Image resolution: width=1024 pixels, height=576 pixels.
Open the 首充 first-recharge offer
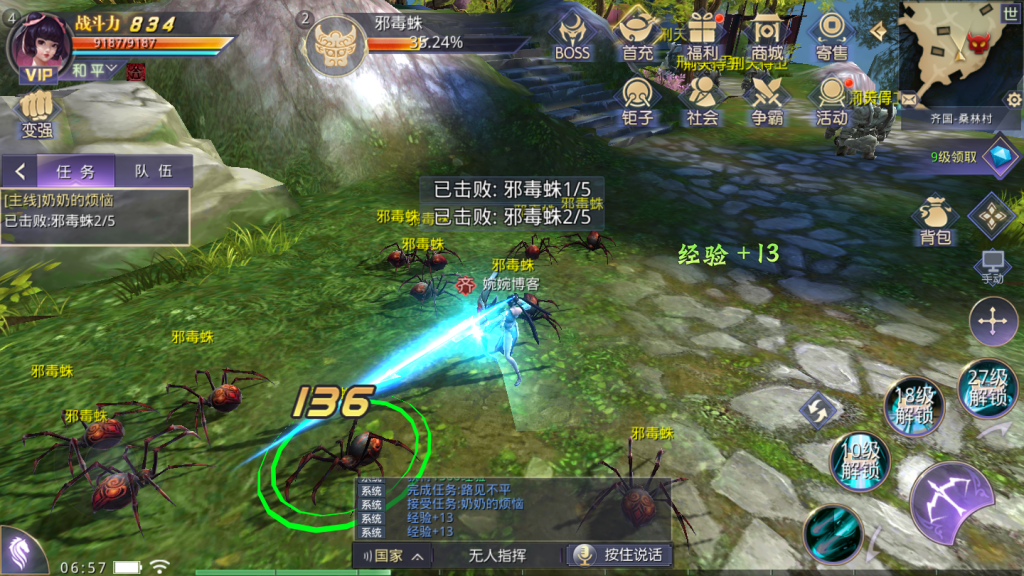click(637, 36)
